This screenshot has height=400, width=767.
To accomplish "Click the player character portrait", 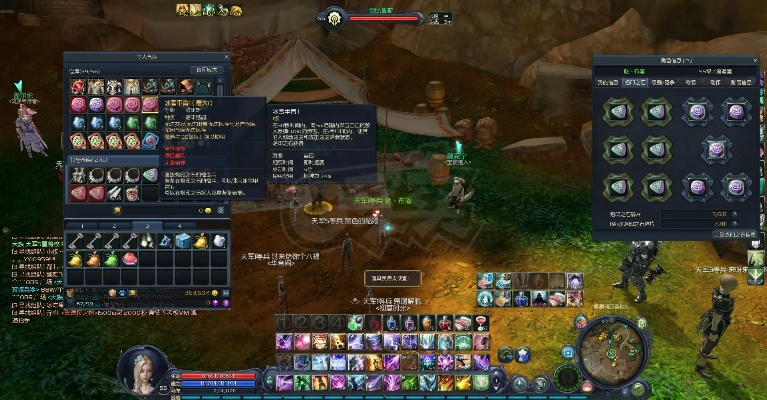I will tap(140, 367).
